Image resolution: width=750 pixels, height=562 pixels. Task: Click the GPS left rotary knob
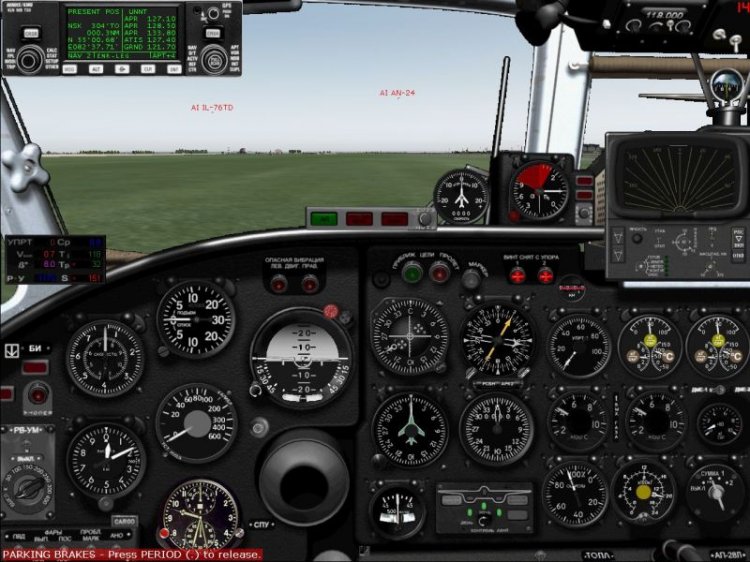coord(27,58)
